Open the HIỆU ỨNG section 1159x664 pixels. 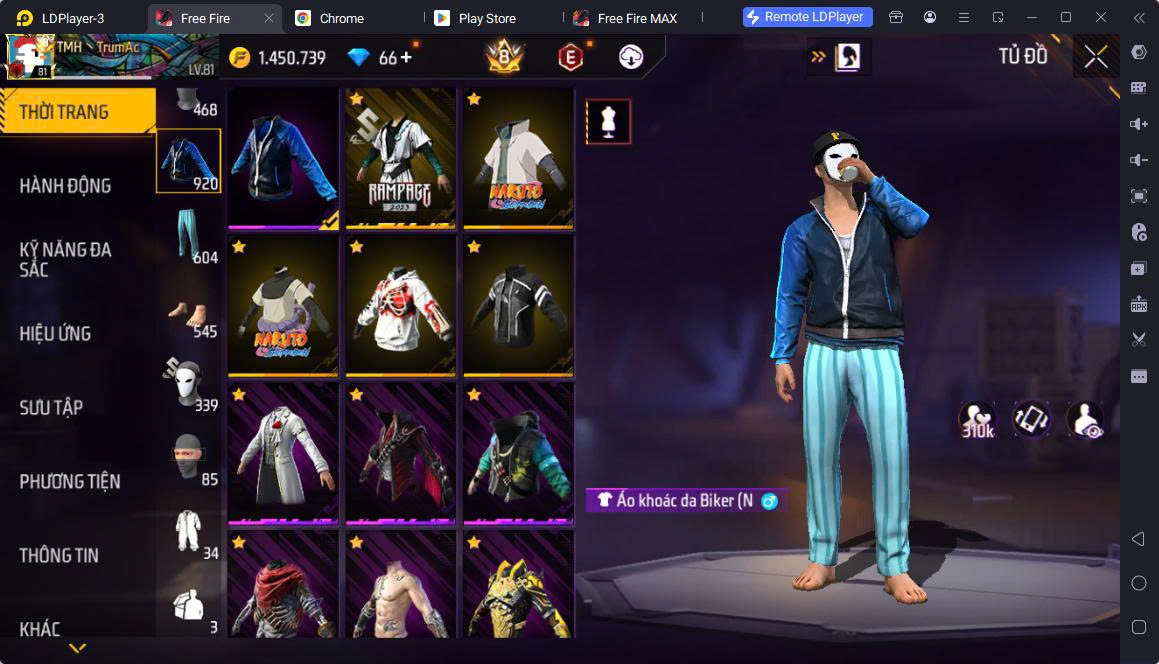tap(56, 333)
